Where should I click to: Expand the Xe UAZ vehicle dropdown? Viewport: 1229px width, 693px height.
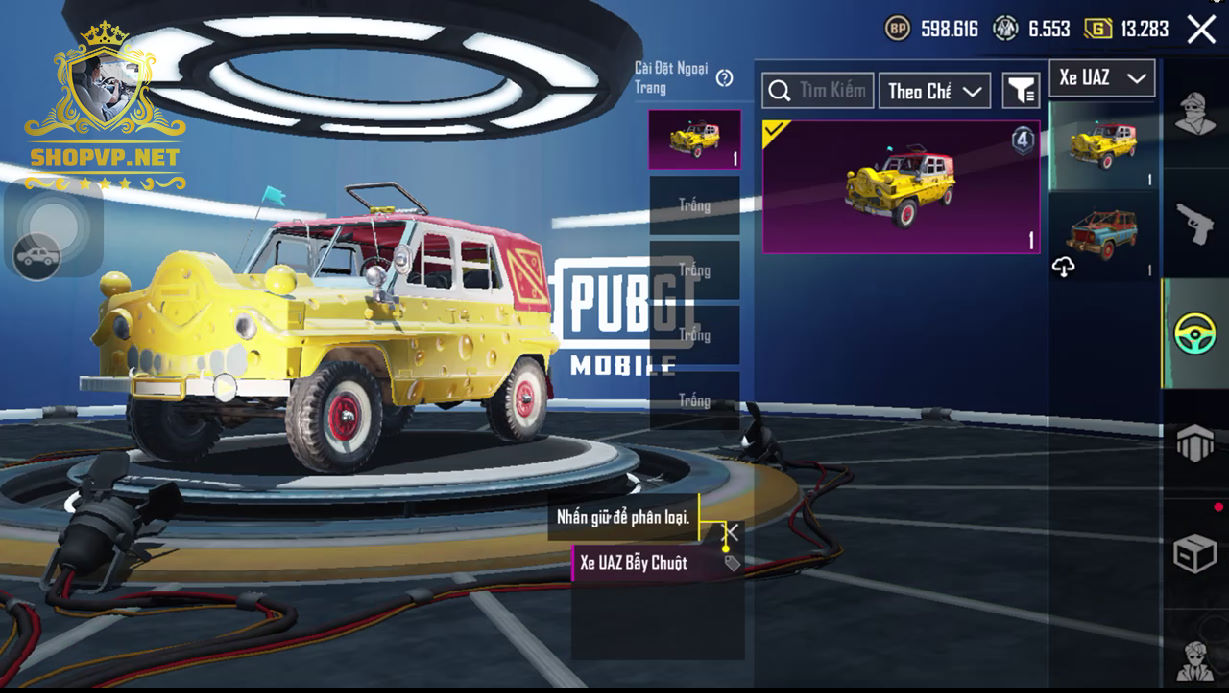(x=1101, y=78)
